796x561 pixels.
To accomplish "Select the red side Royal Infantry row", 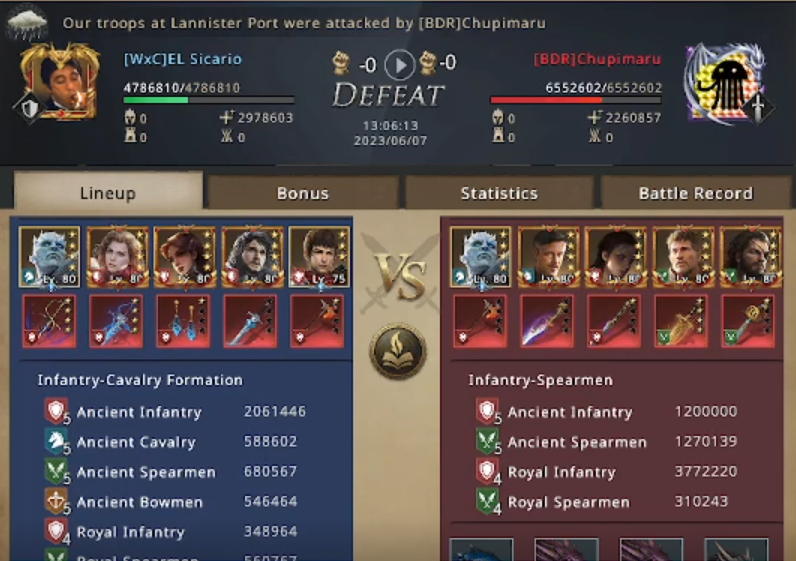I will (606, 472).
